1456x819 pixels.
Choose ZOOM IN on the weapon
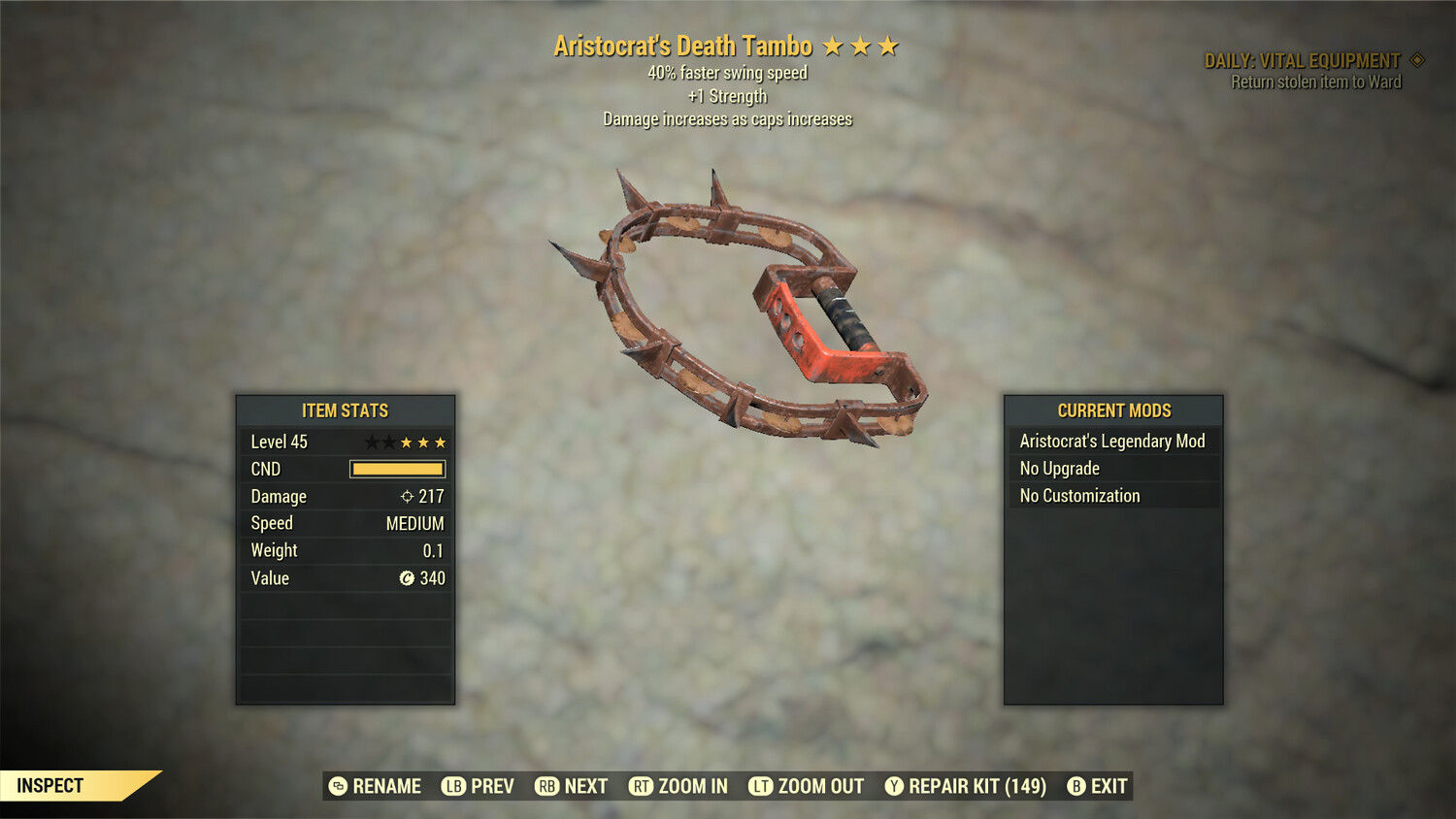point(678,786)
